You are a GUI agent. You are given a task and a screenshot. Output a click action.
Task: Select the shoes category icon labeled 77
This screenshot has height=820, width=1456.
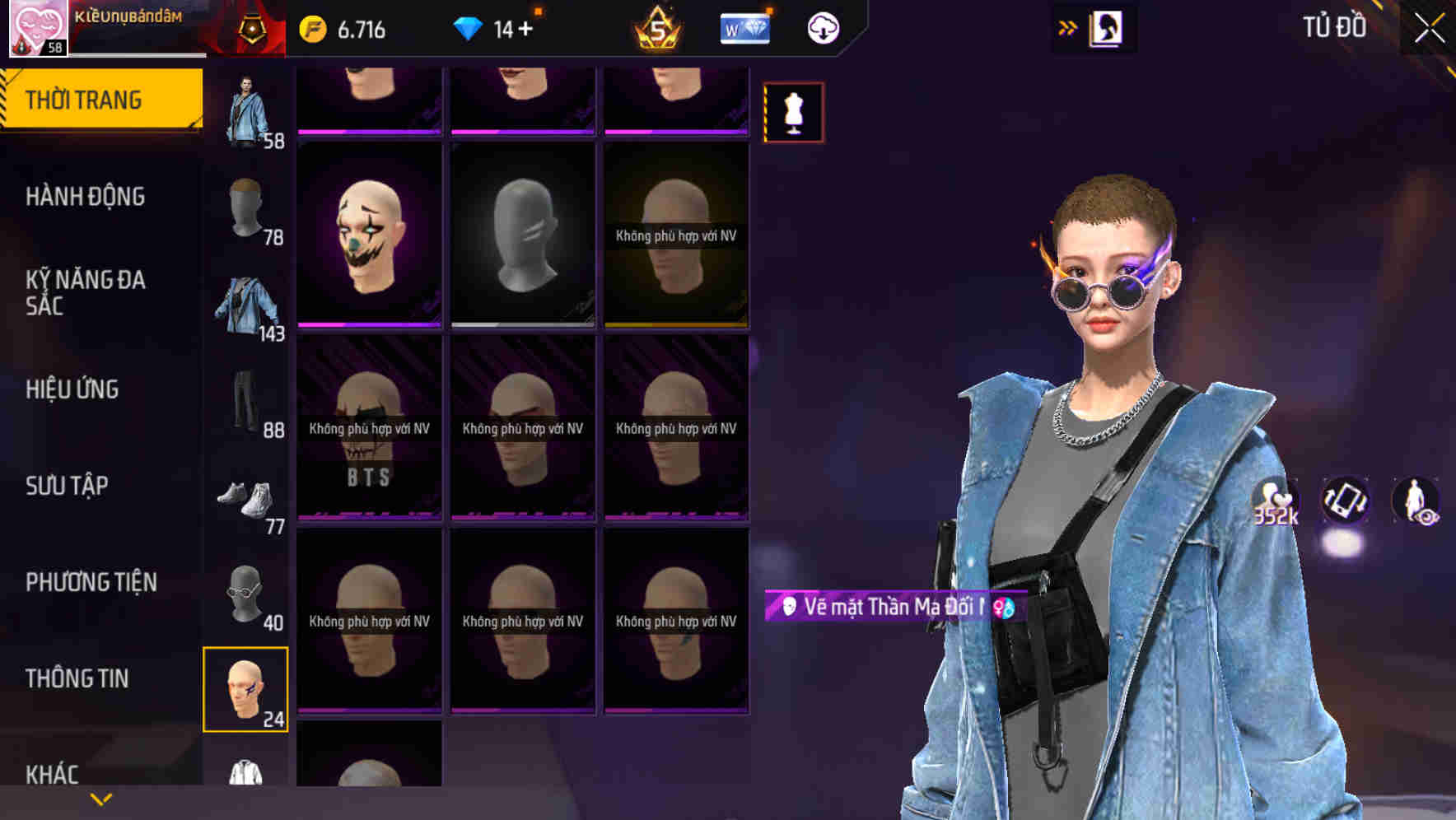(246, 498)
